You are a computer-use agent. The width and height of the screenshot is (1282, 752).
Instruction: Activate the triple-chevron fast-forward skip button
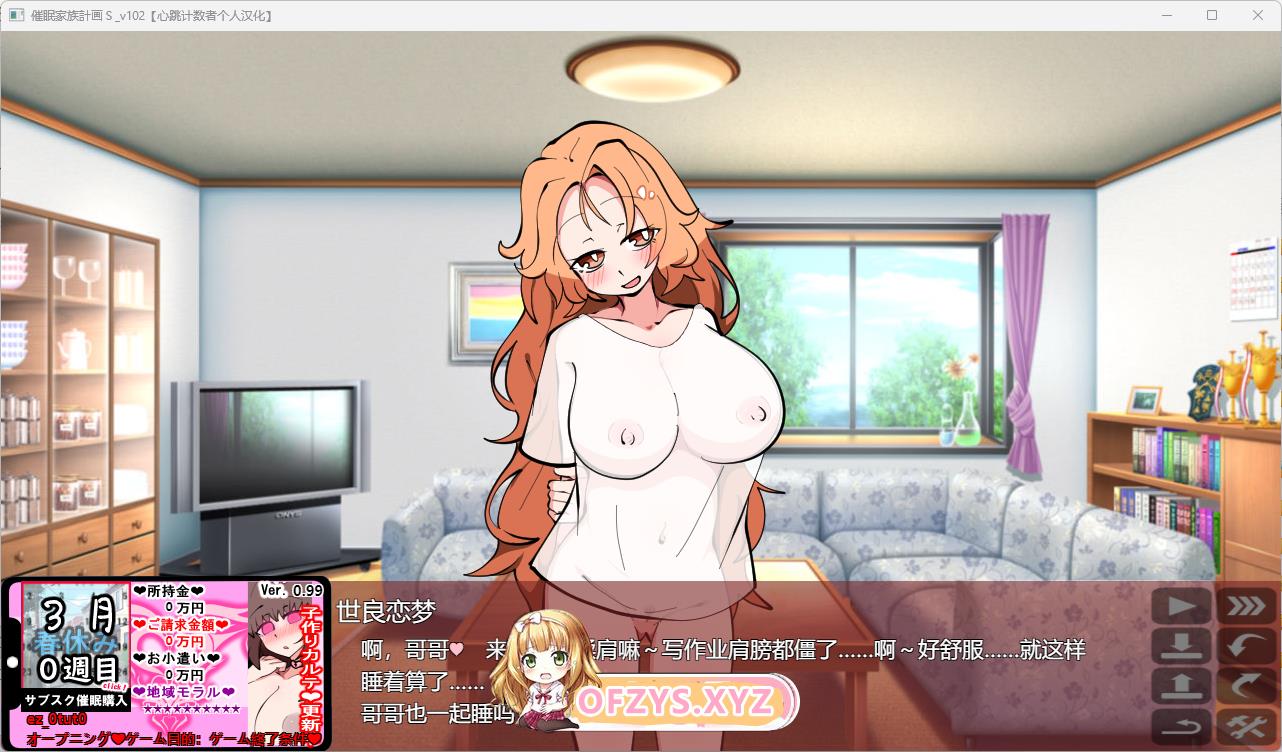click(1244, 606)
